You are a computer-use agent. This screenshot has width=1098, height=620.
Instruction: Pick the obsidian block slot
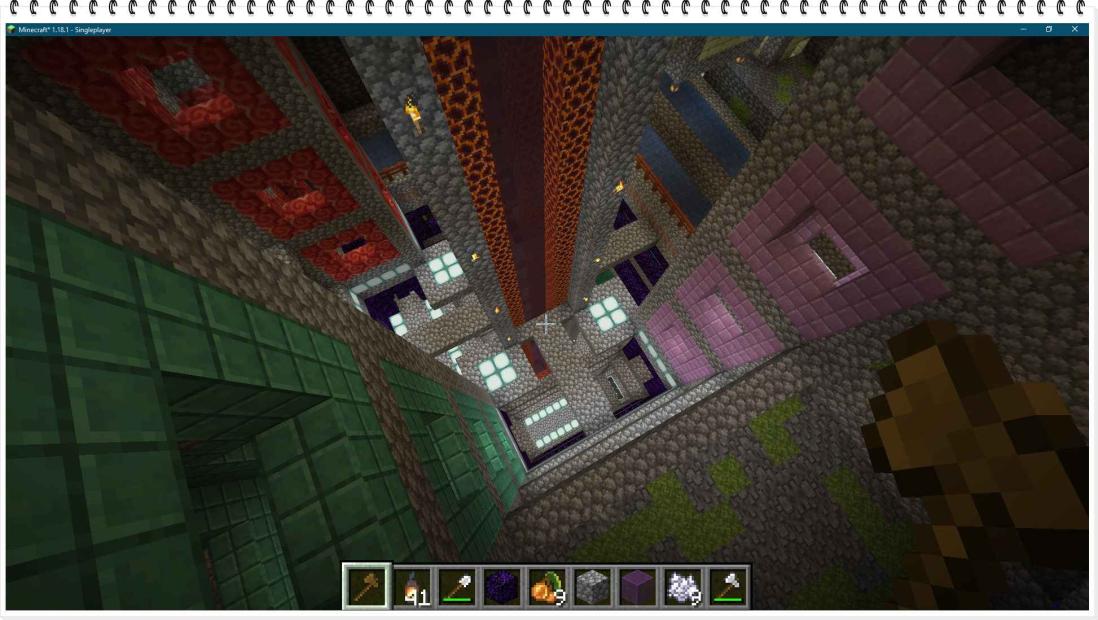pyautogui.click(x=502, y=587)
